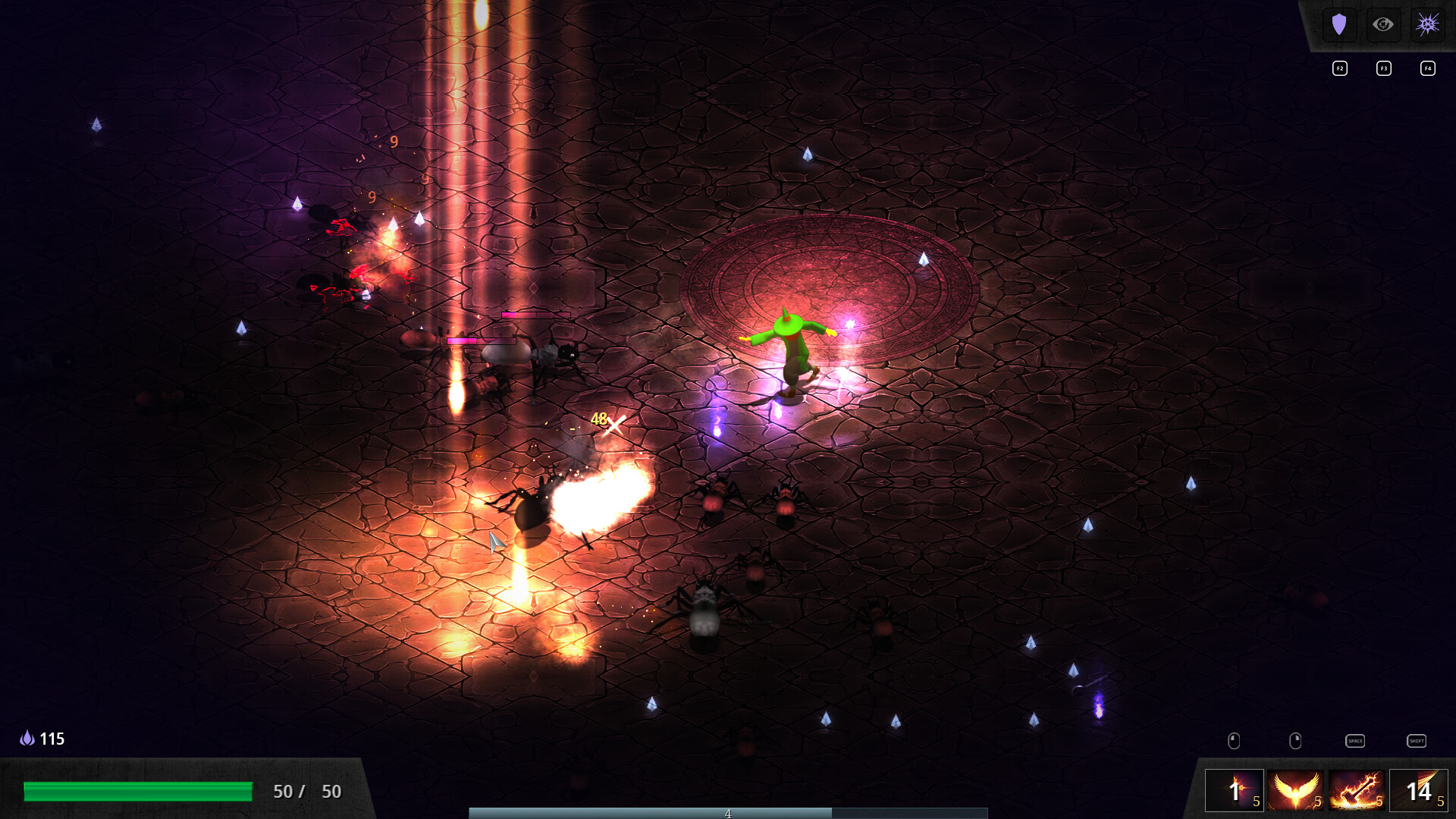Click the skill slot showing 14
This screenshot has width=1456, height=819.
[1419, 792]
